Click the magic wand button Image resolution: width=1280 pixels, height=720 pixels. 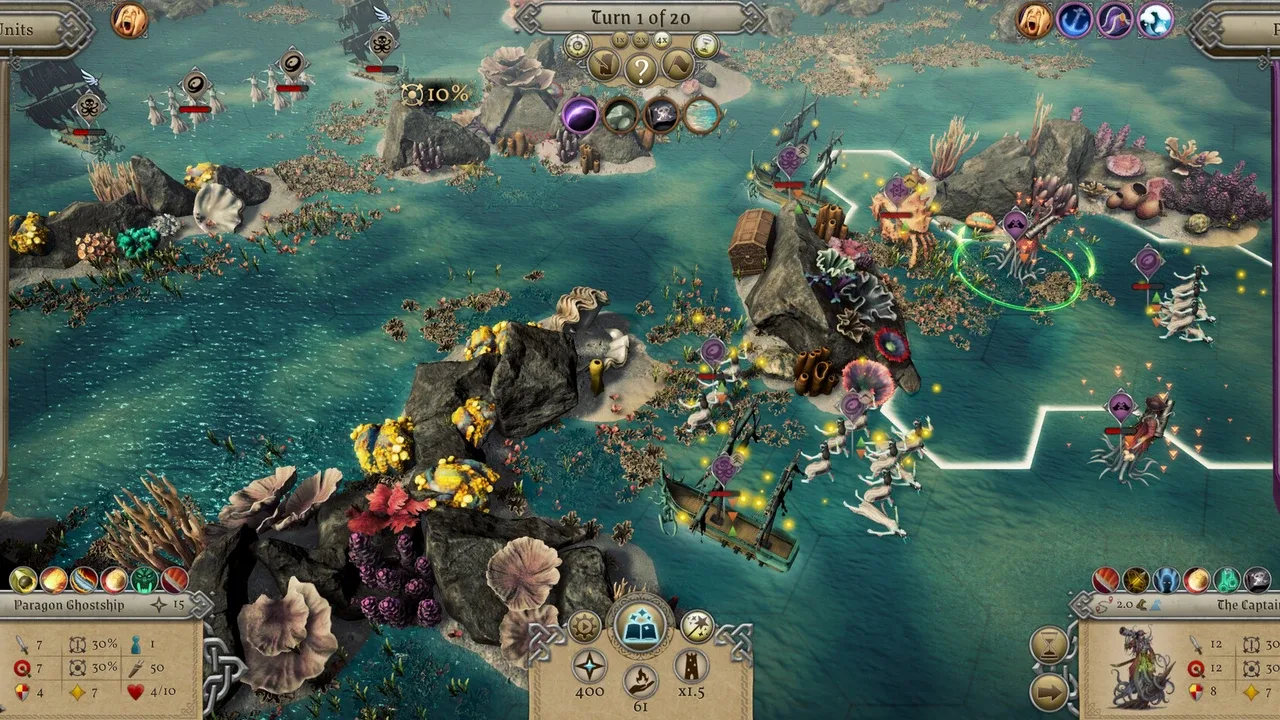[x=696, y=627]
